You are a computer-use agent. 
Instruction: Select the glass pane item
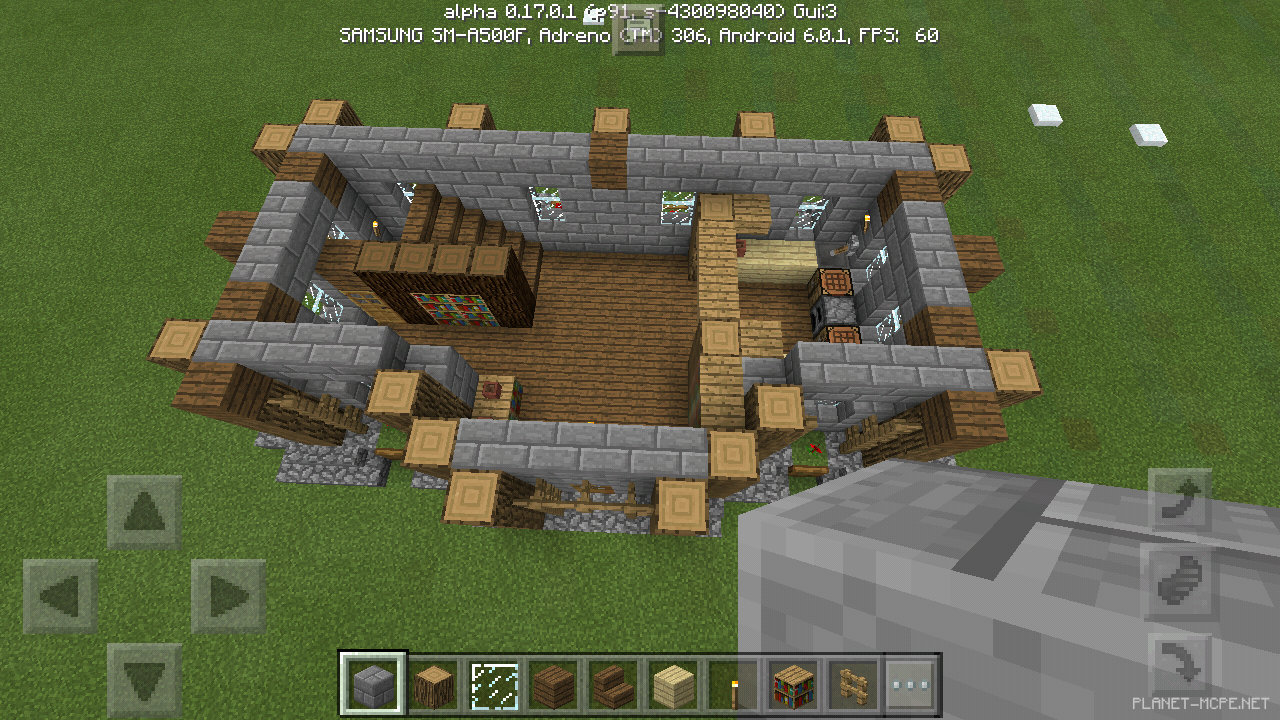coord(494,685)
